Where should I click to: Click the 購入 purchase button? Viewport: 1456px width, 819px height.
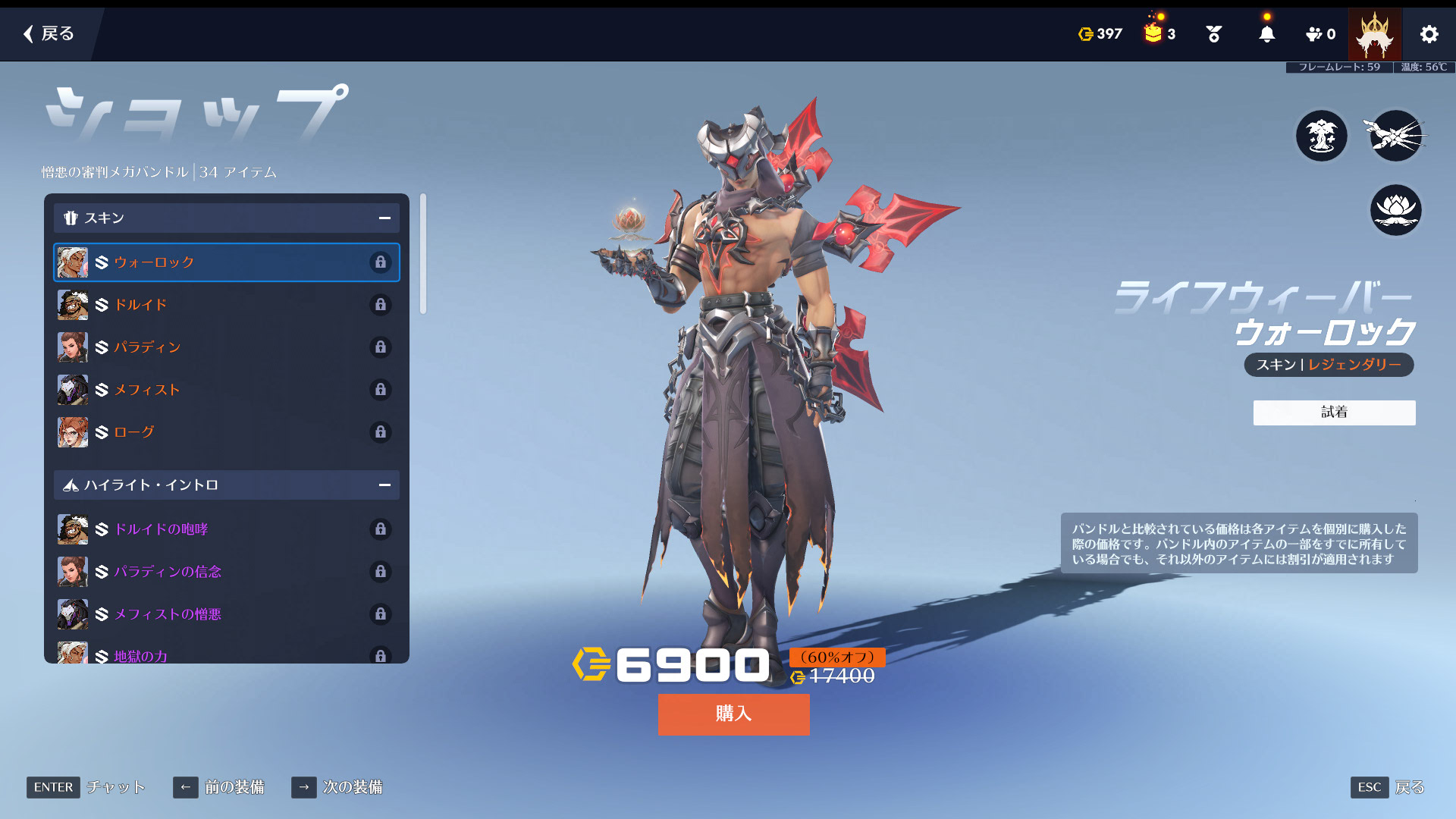733,714
